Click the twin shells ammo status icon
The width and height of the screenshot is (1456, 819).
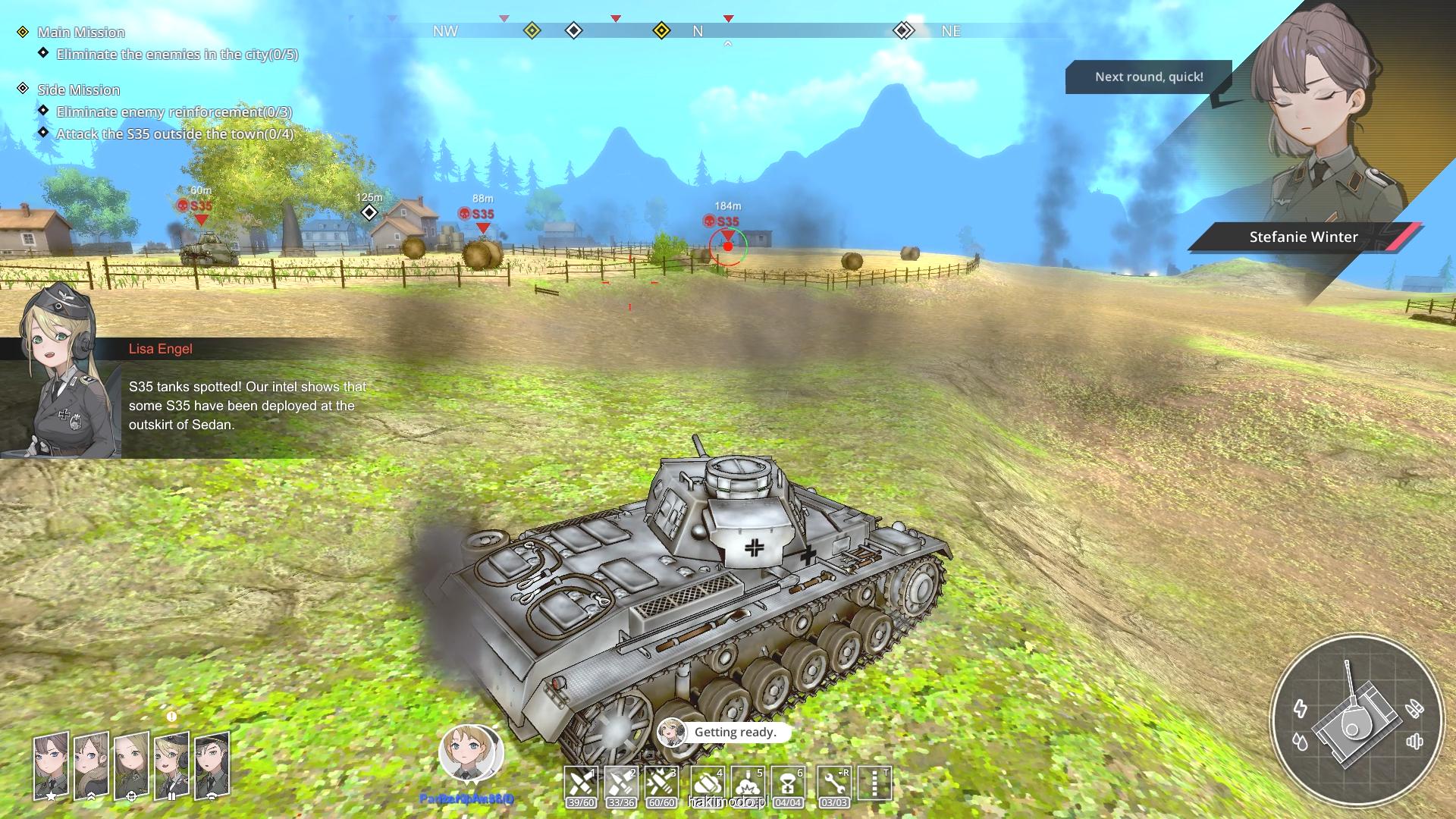(1414, 709)
